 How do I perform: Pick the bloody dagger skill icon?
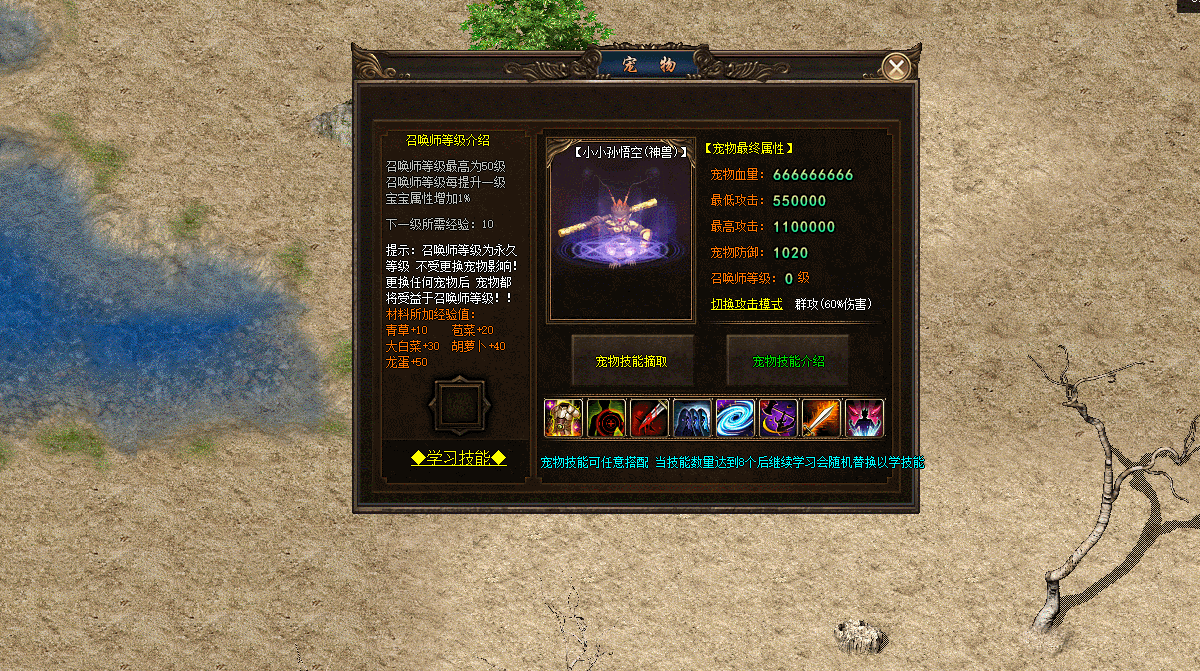coord(649,418)
